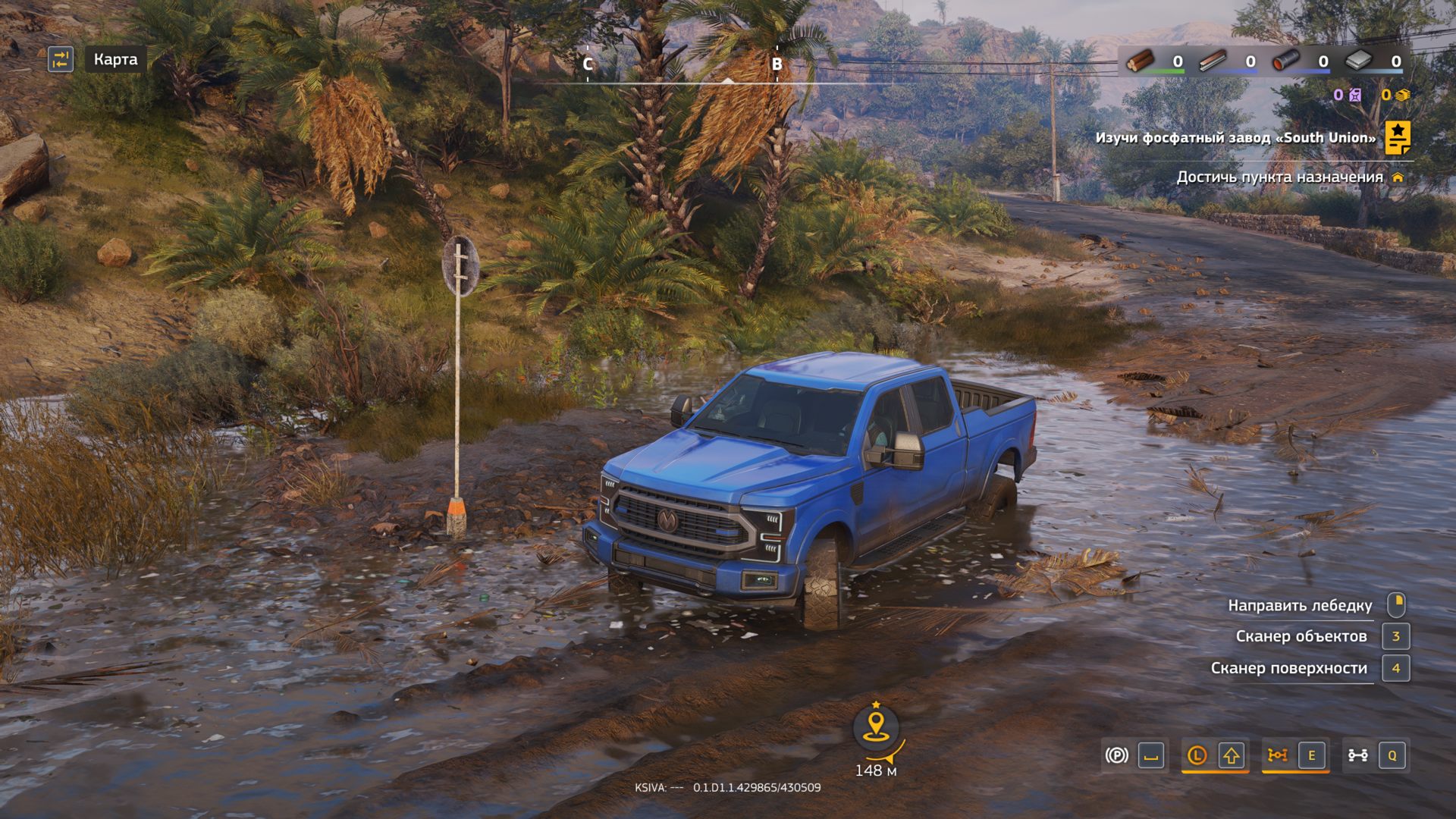This screenshot has height=819, width=1456.
Task: Select the Достичь пункта назначения objective
Action: click(1279, 177)
